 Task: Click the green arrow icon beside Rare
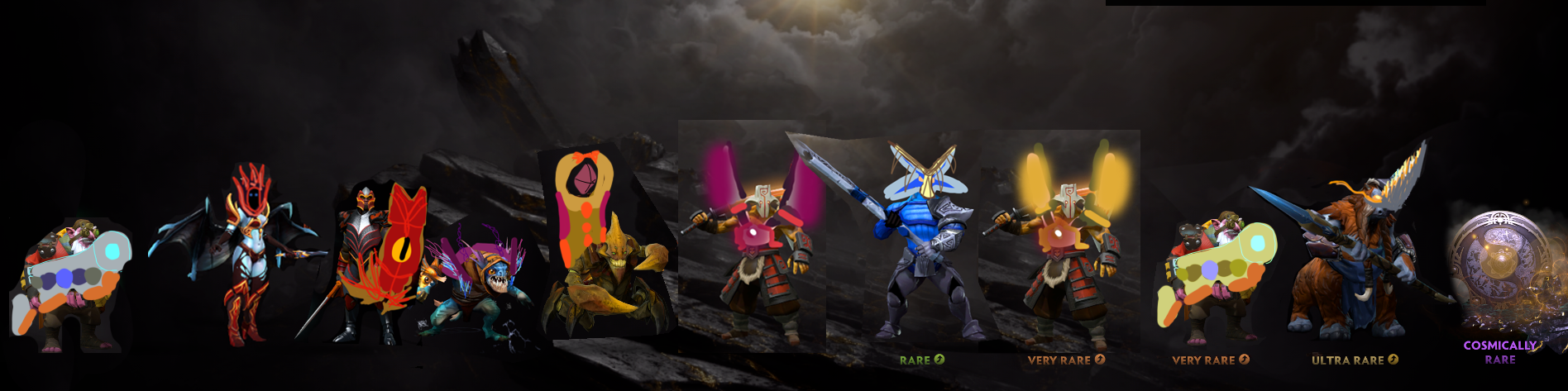click(x=939, y=360)
